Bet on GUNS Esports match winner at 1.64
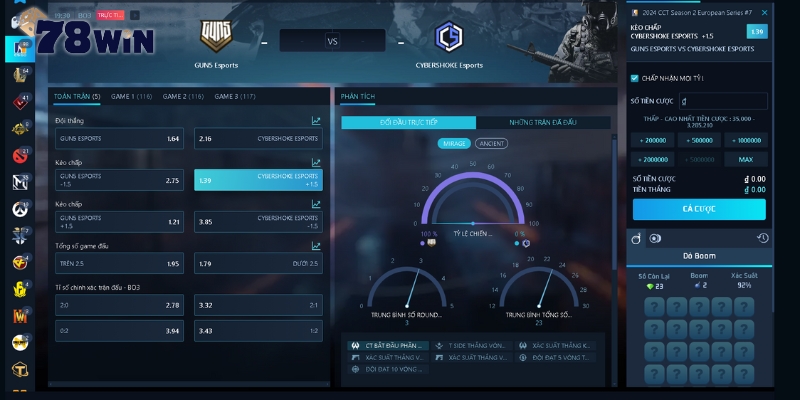This screenshot has height=400, width=800. point(120,138)
